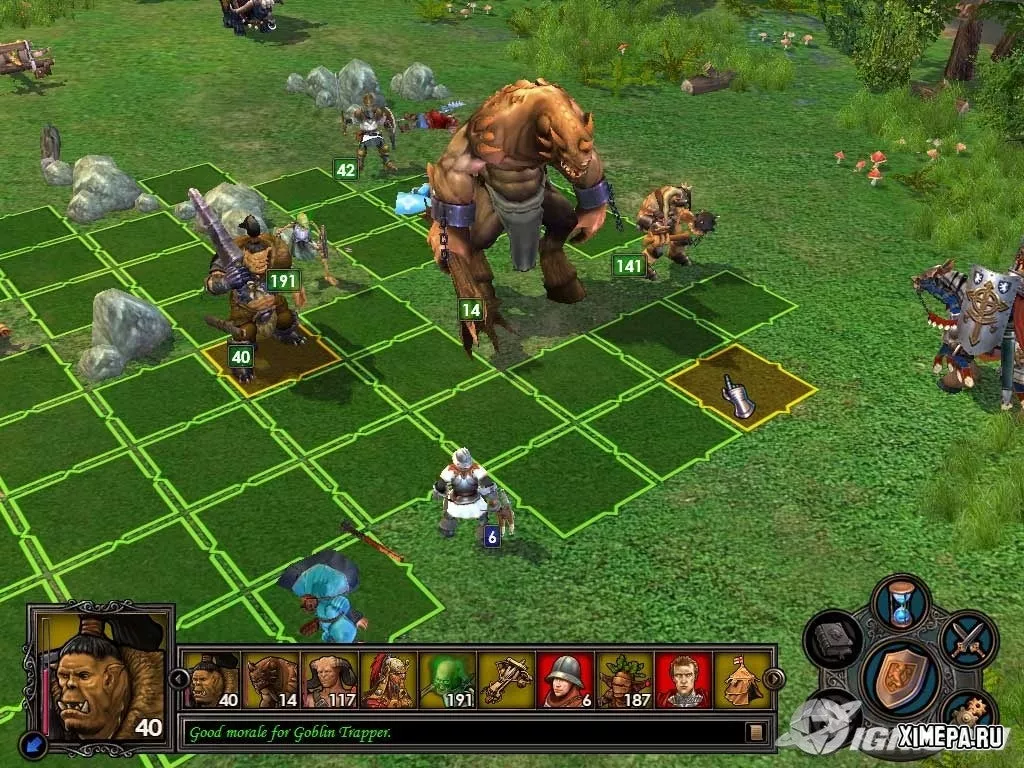1024x768 pixels.
Task: Select the red-haired hero portrait
Action: point(683,680)
